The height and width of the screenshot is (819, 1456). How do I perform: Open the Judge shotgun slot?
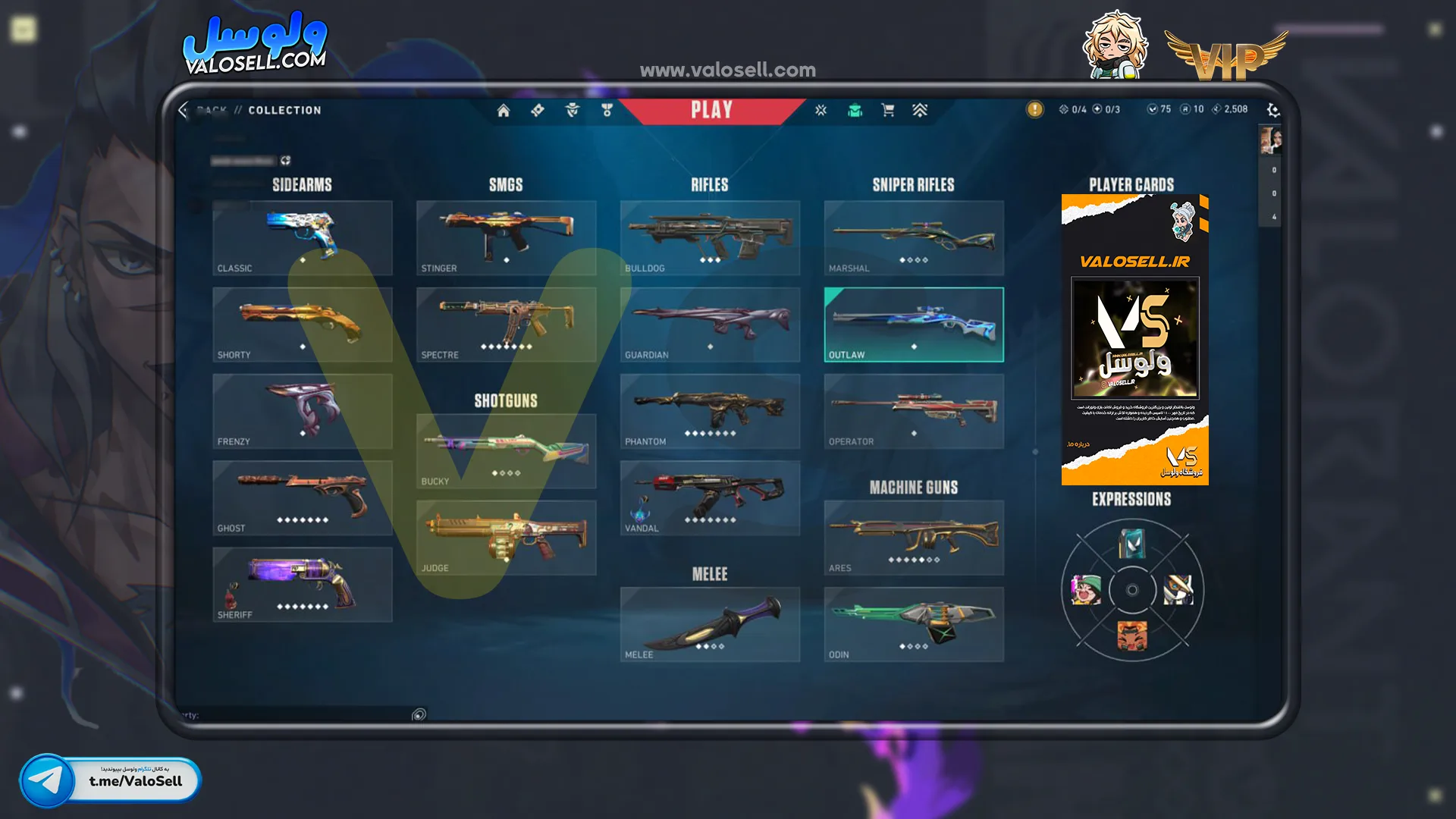(x=506, y=538)
